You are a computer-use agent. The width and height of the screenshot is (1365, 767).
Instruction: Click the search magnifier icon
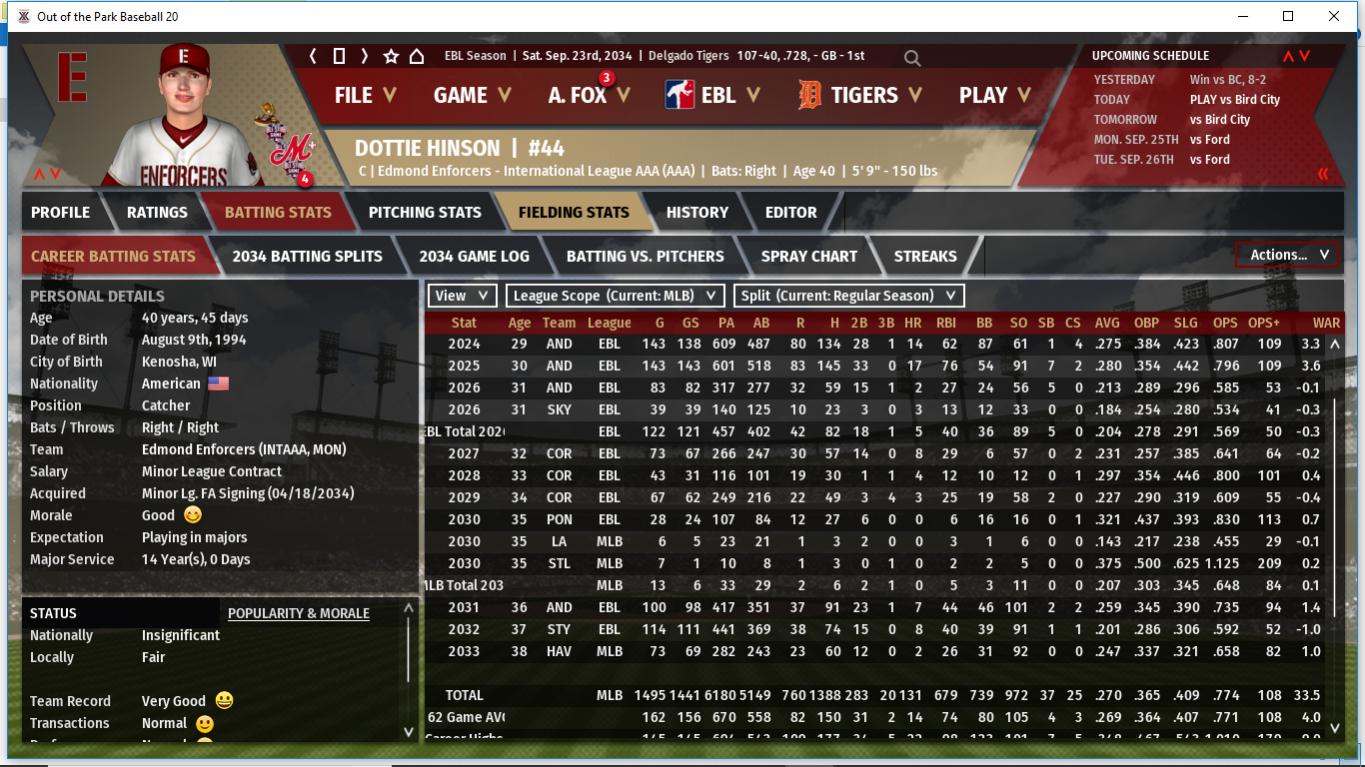click(x=912, y=58)
